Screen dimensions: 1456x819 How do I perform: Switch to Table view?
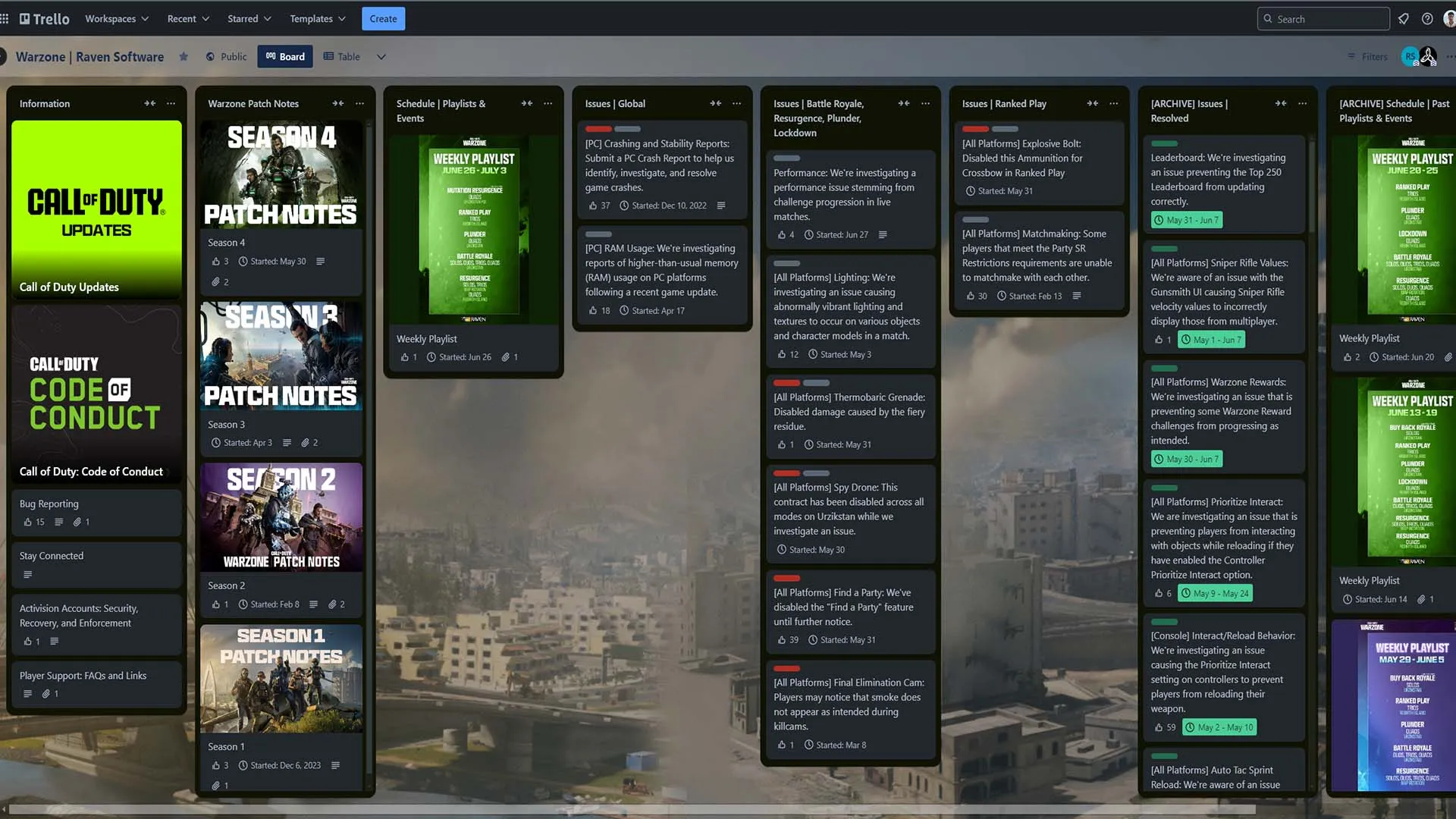tap(341, 56)
